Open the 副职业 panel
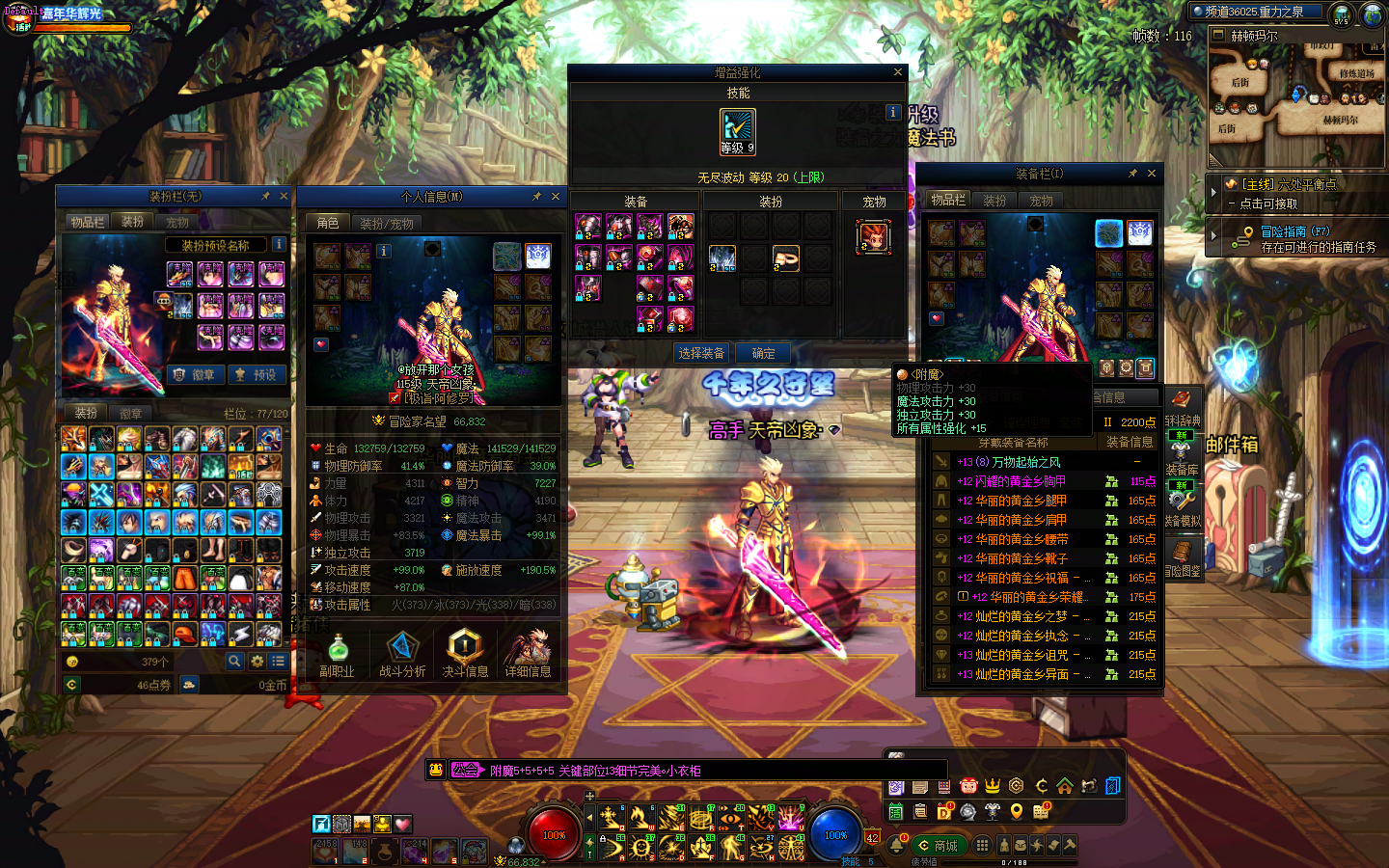Image resolution: width=1389 pixels, height=868 pixels. (337, 654)
